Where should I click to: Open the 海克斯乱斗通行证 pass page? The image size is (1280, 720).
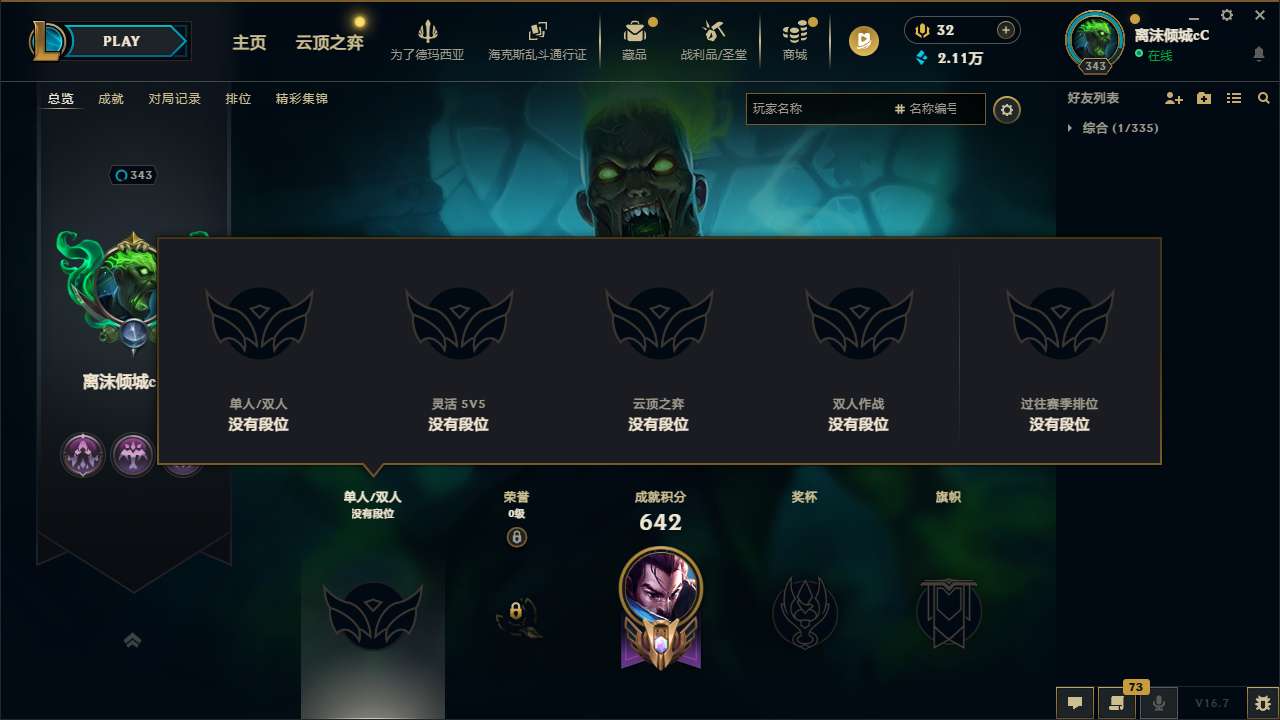coord(536,40)
